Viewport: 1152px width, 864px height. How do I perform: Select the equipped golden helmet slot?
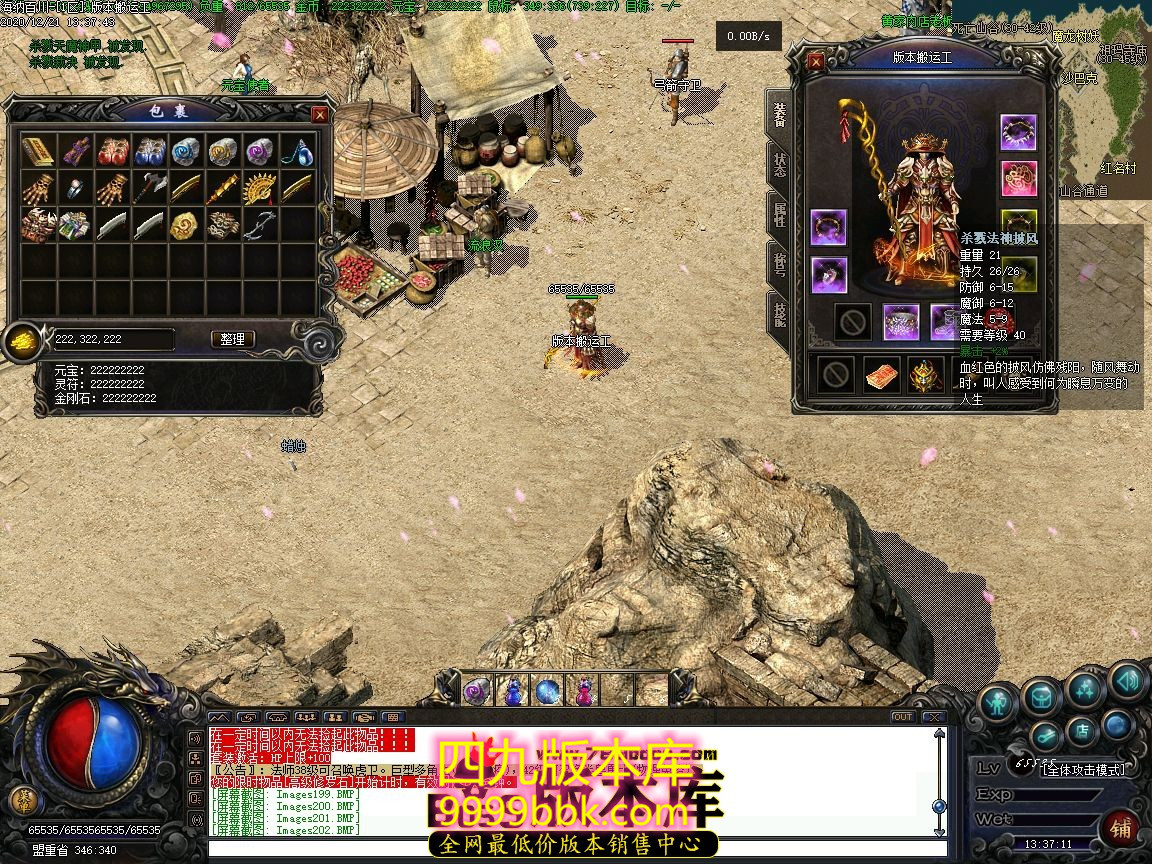click(x=926, y=375)
